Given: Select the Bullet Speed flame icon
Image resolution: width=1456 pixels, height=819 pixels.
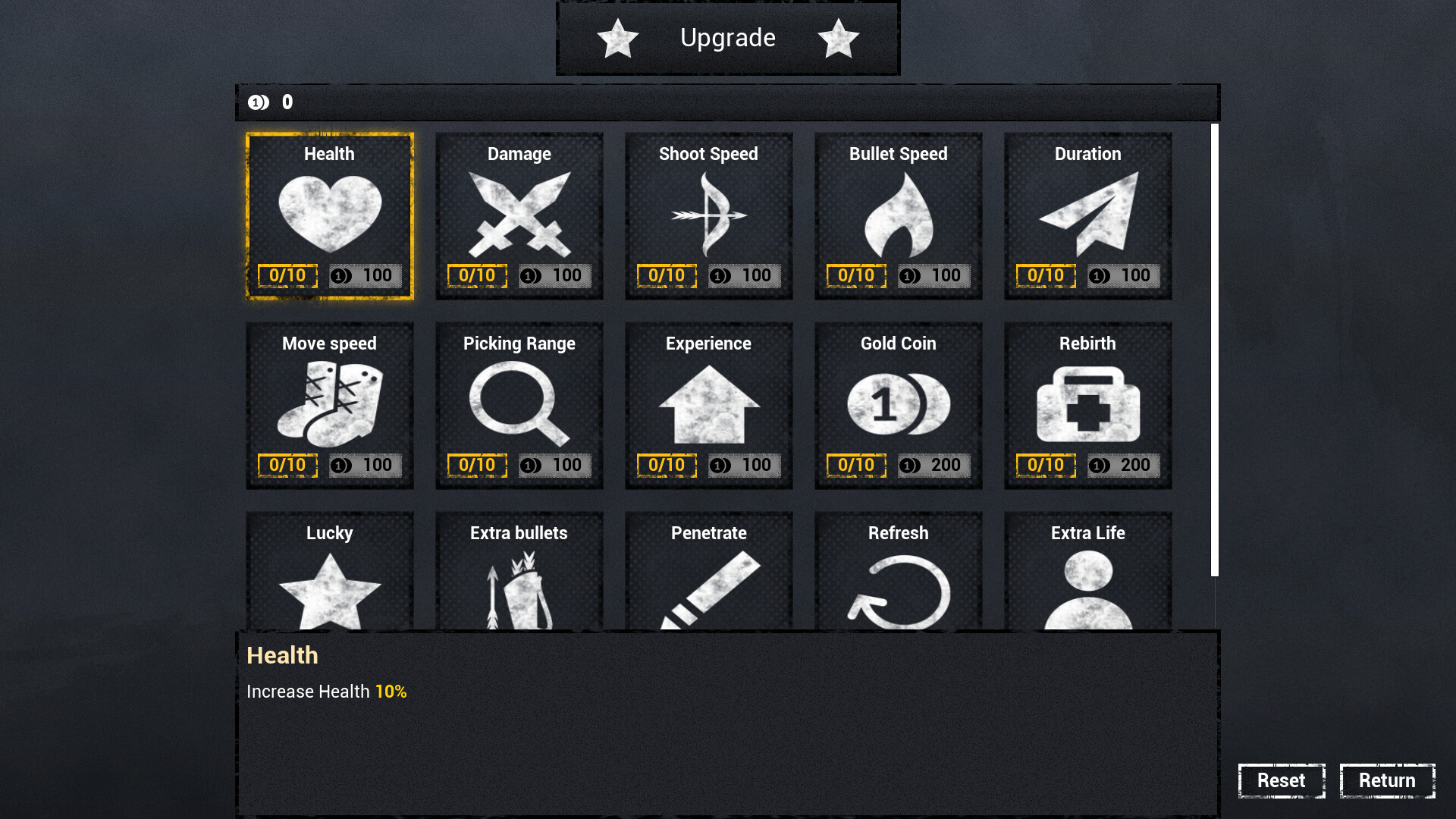Looking at the screenshot, I should tap(898, 215).
